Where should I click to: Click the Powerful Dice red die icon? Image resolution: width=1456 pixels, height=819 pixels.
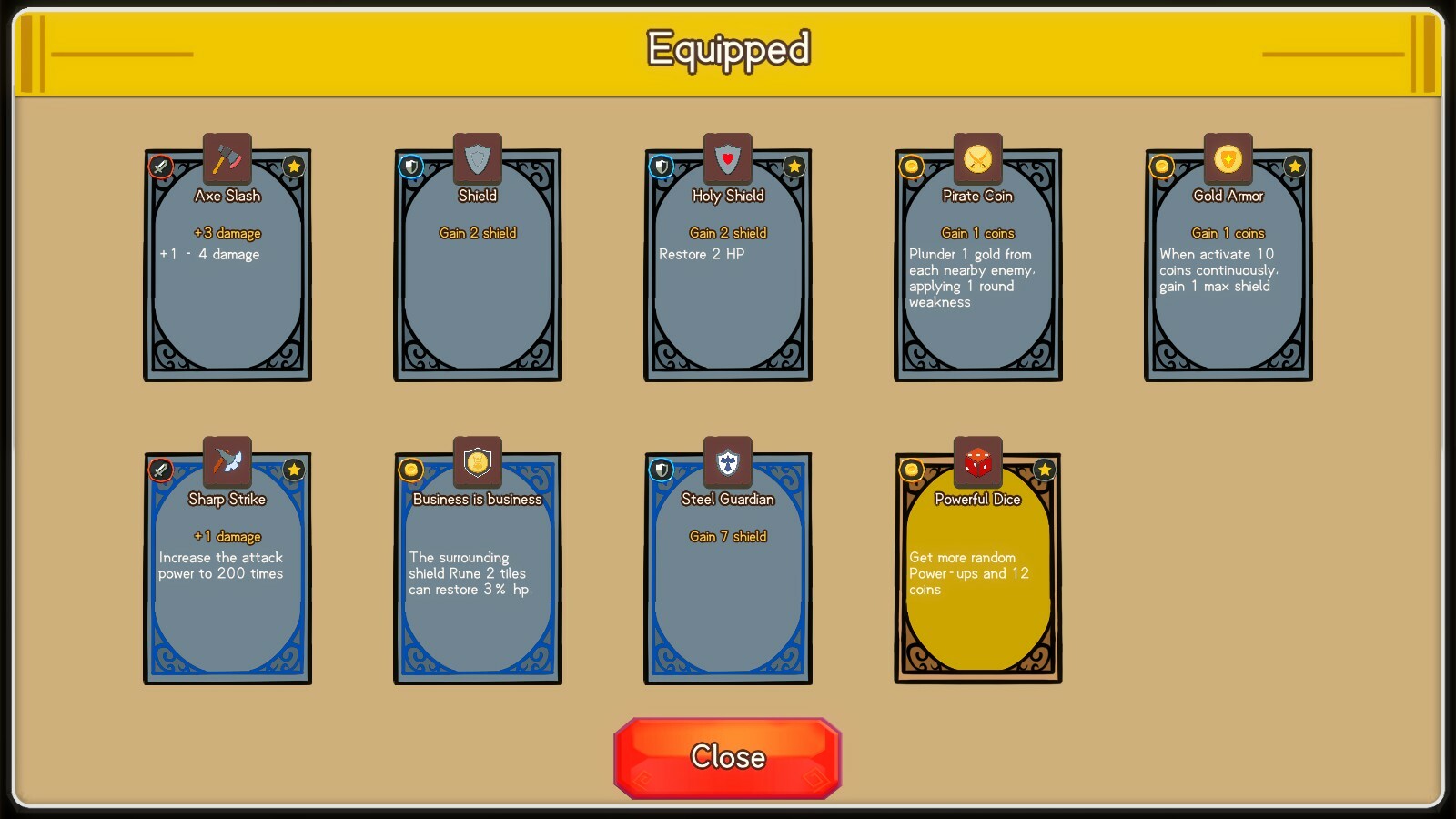coord(976,462)
